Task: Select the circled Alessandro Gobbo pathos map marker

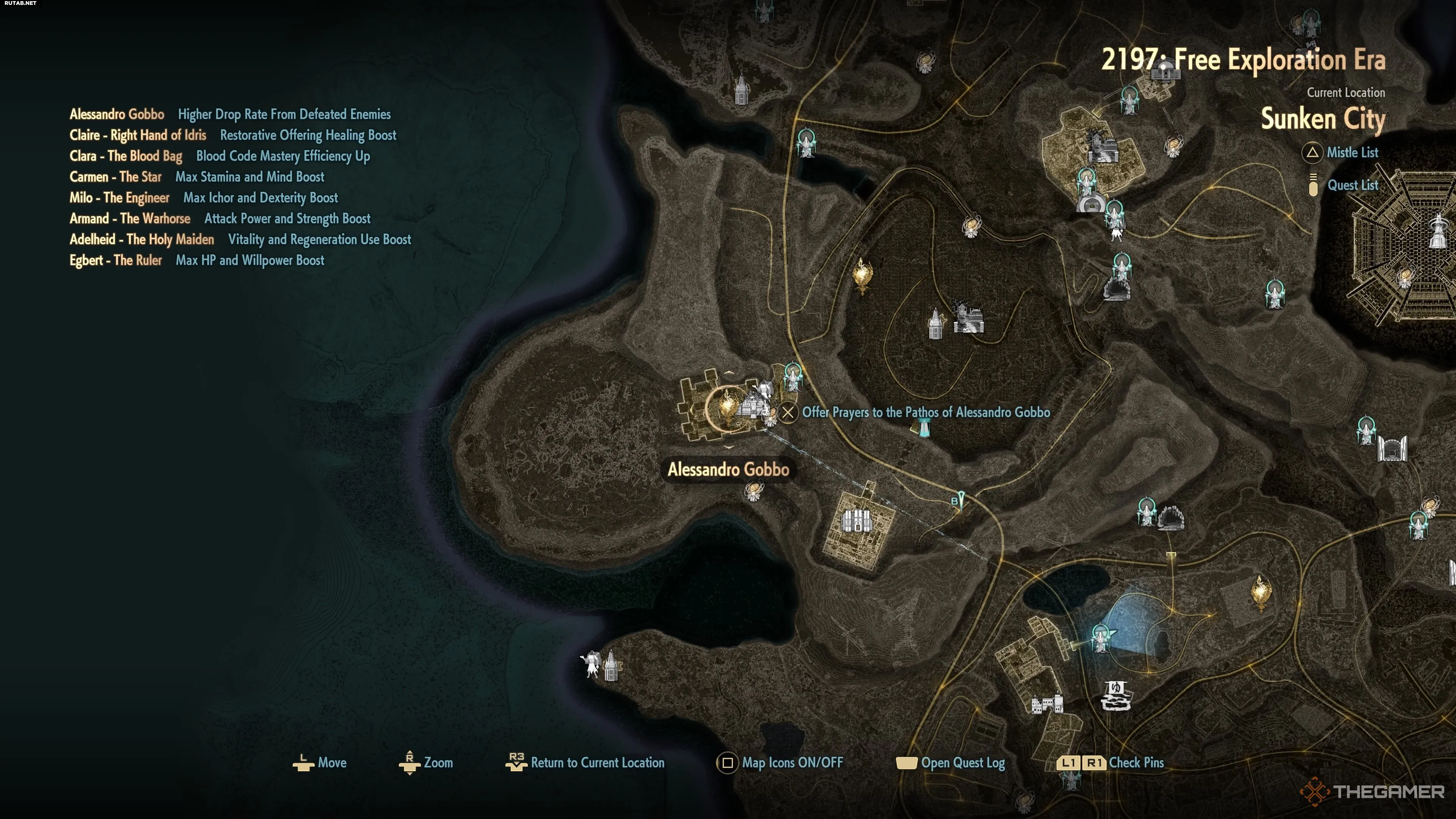Action: point(728,407)
